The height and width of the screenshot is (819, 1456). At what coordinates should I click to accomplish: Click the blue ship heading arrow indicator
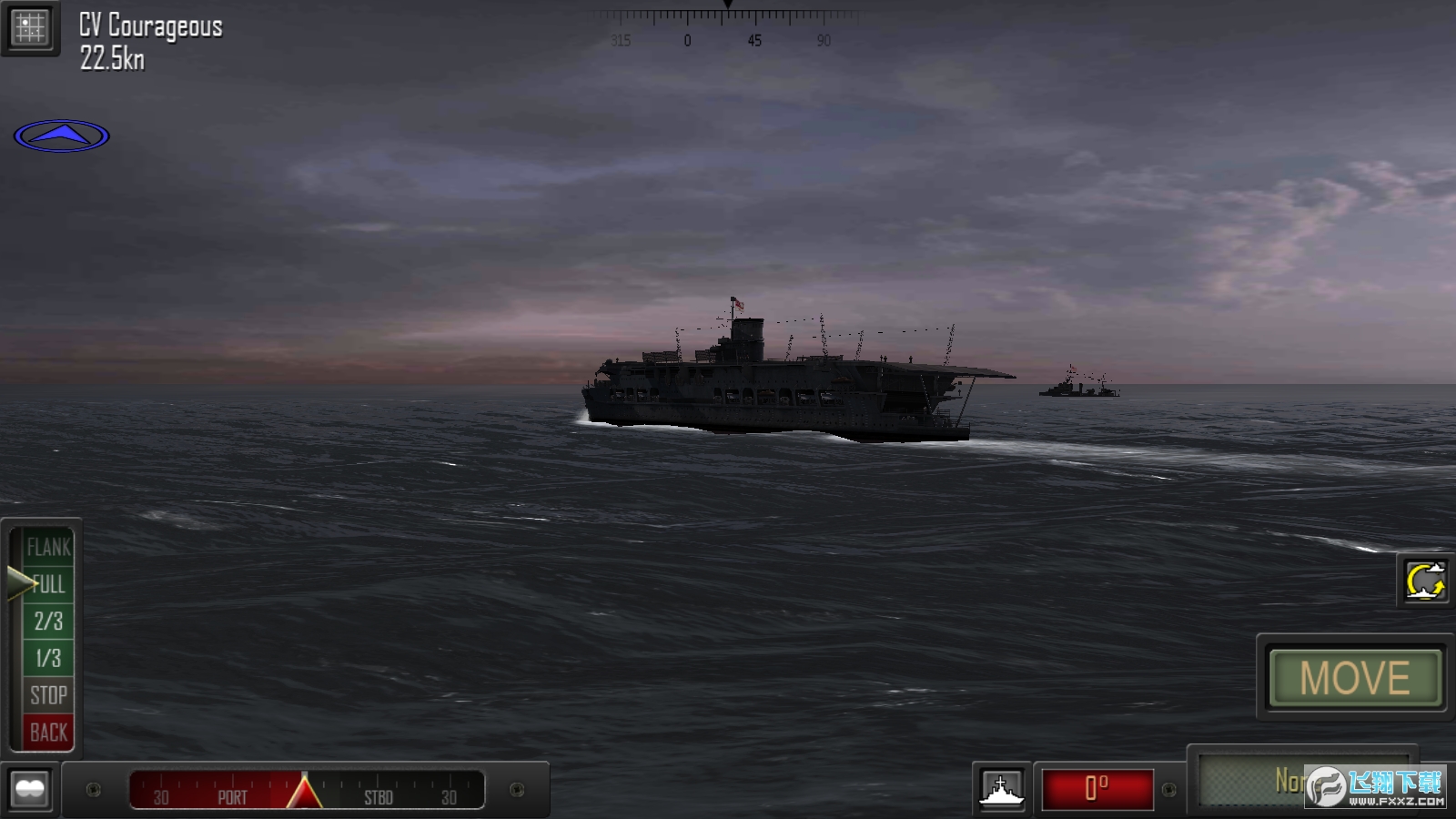(x=61, y=135)
